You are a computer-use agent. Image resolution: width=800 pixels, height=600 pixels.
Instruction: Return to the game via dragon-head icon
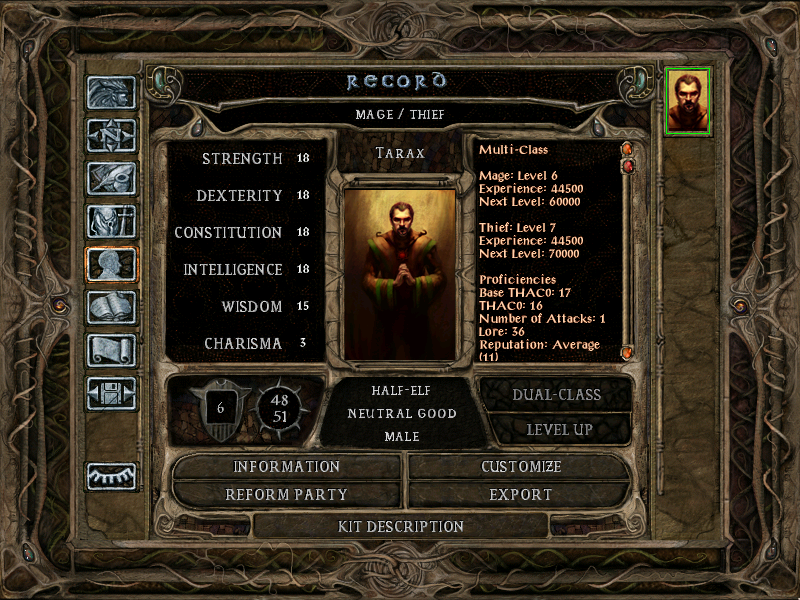(x=111, y=93)
